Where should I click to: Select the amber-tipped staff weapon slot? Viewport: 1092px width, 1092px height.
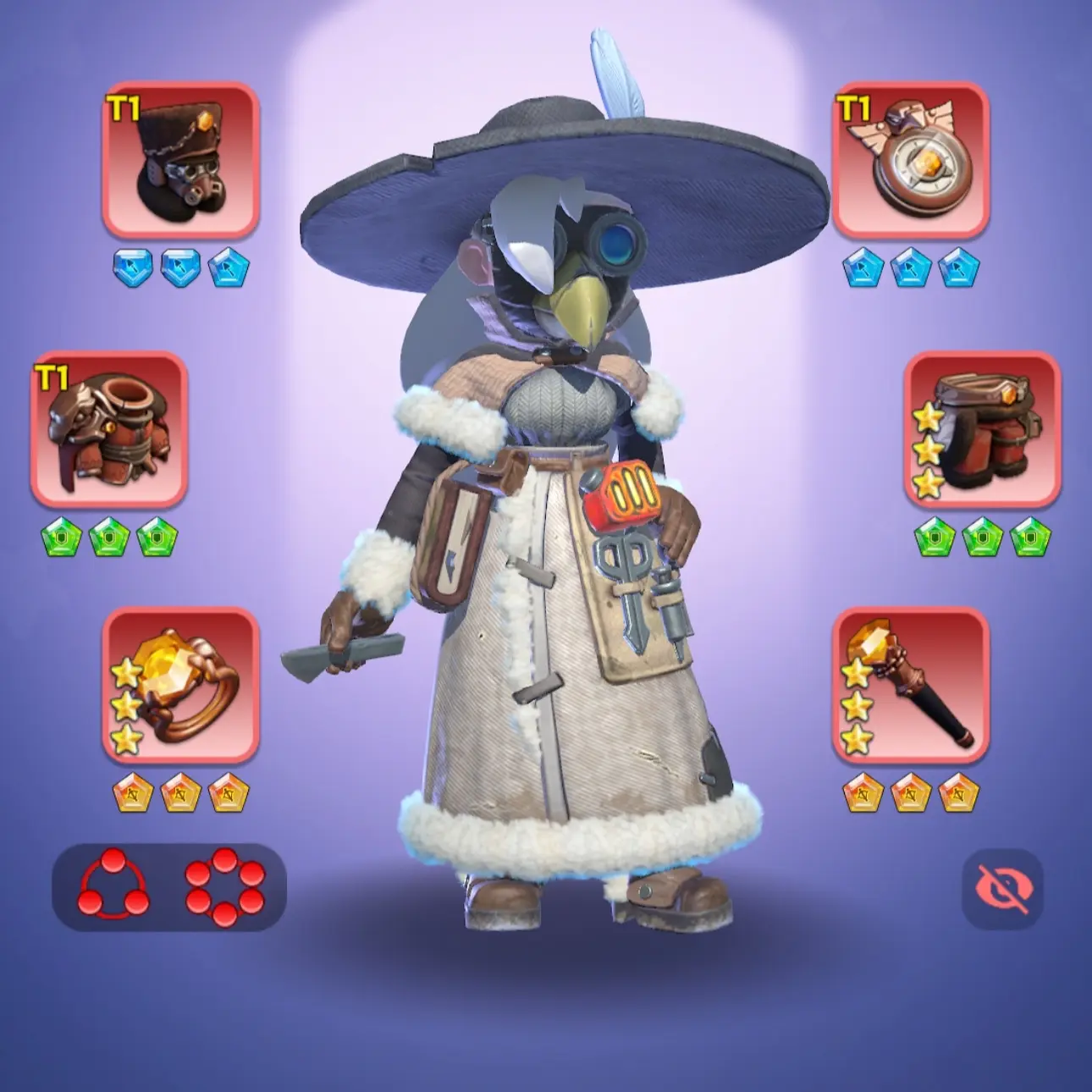click(x=911, y=684)
